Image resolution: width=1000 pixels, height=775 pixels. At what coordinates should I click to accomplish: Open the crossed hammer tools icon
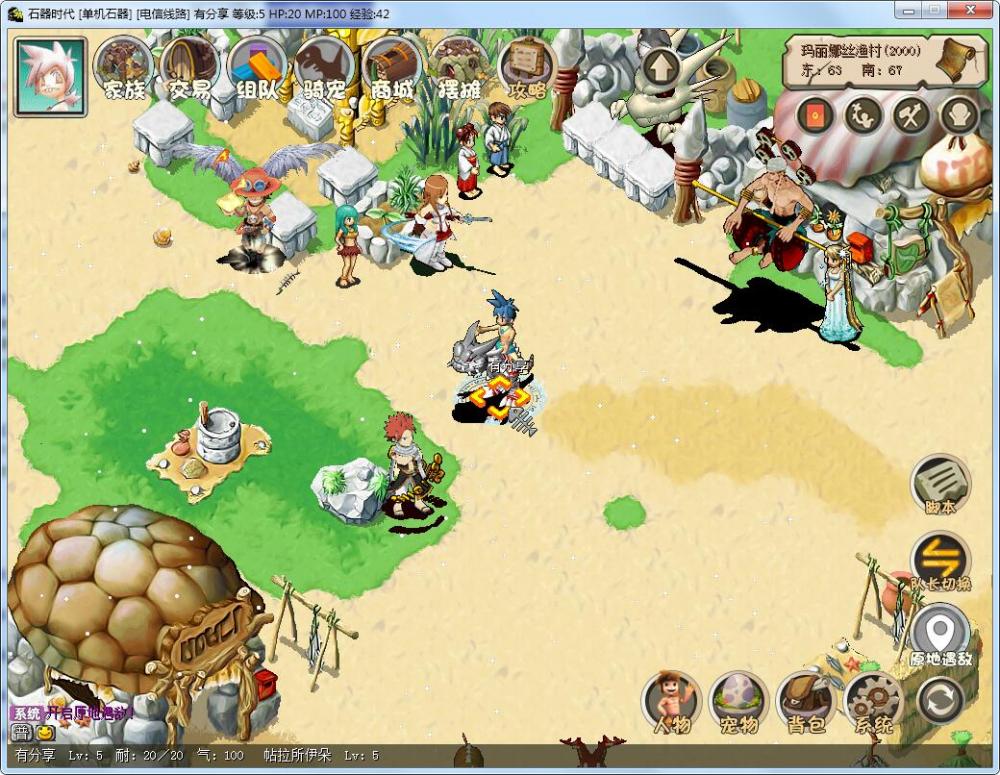pyautogui.click(x=911, y=116)
